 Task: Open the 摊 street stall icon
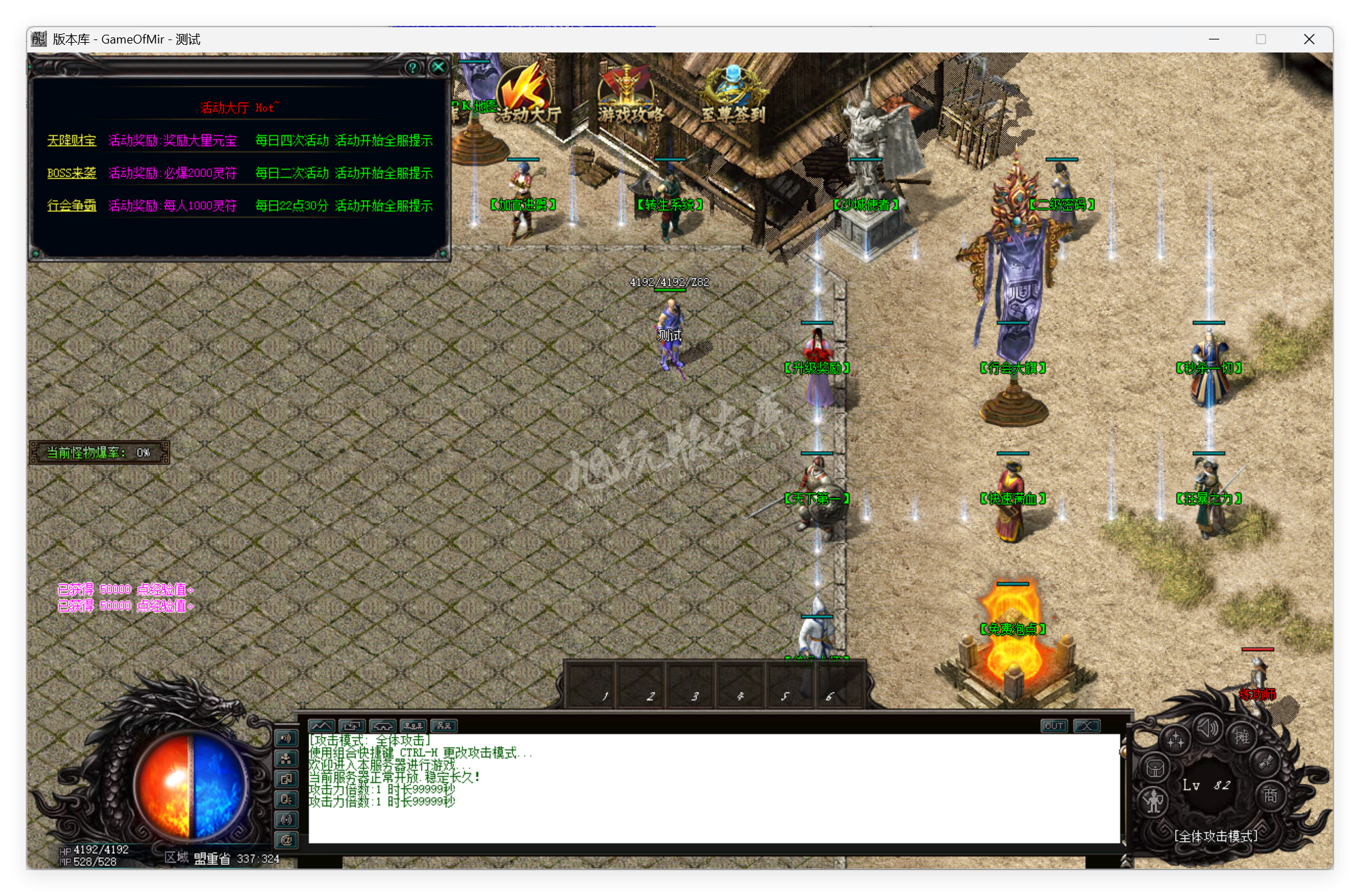1243,737
